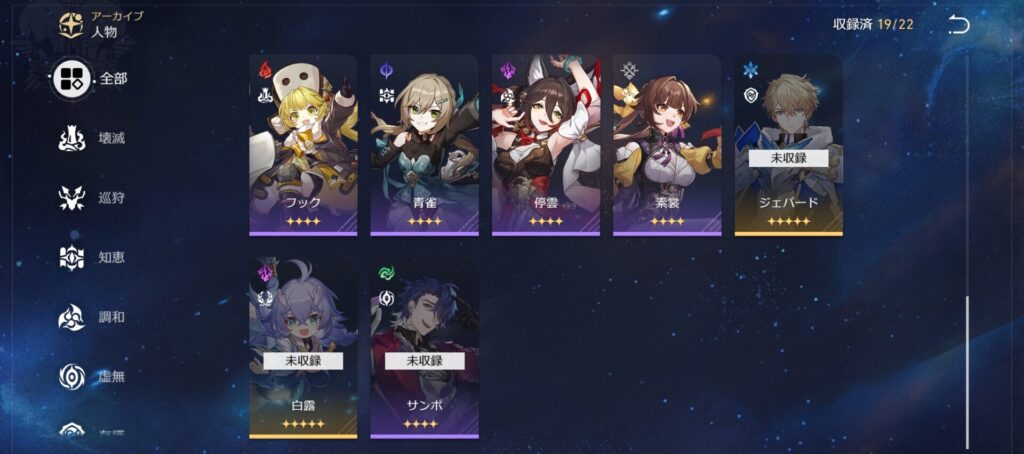Screen dimensions: 1024x454
Task: View the uncollected サンポ card
Action: (x=424, y=346)
